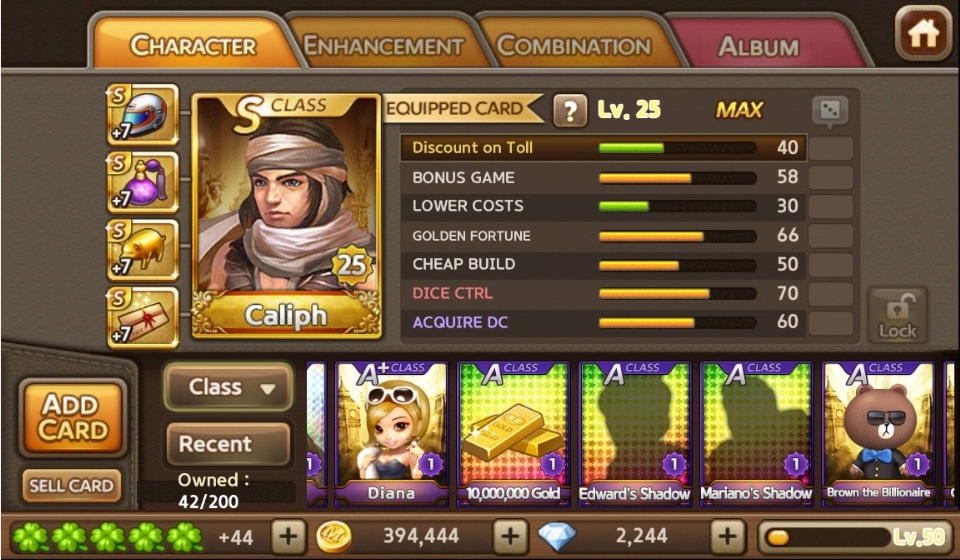This screenshot has height=560, width=960.
Task: Pick the Edward's Shadow card
Action: click(635, 432)
